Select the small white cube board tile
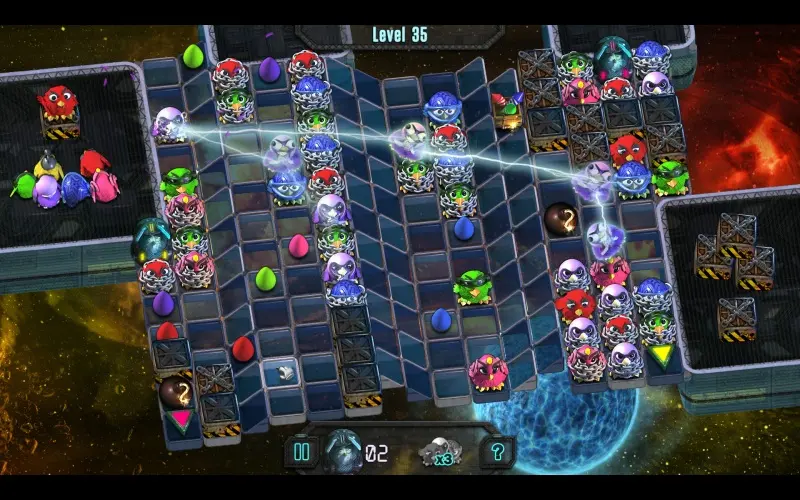 [x=284, y=372]
